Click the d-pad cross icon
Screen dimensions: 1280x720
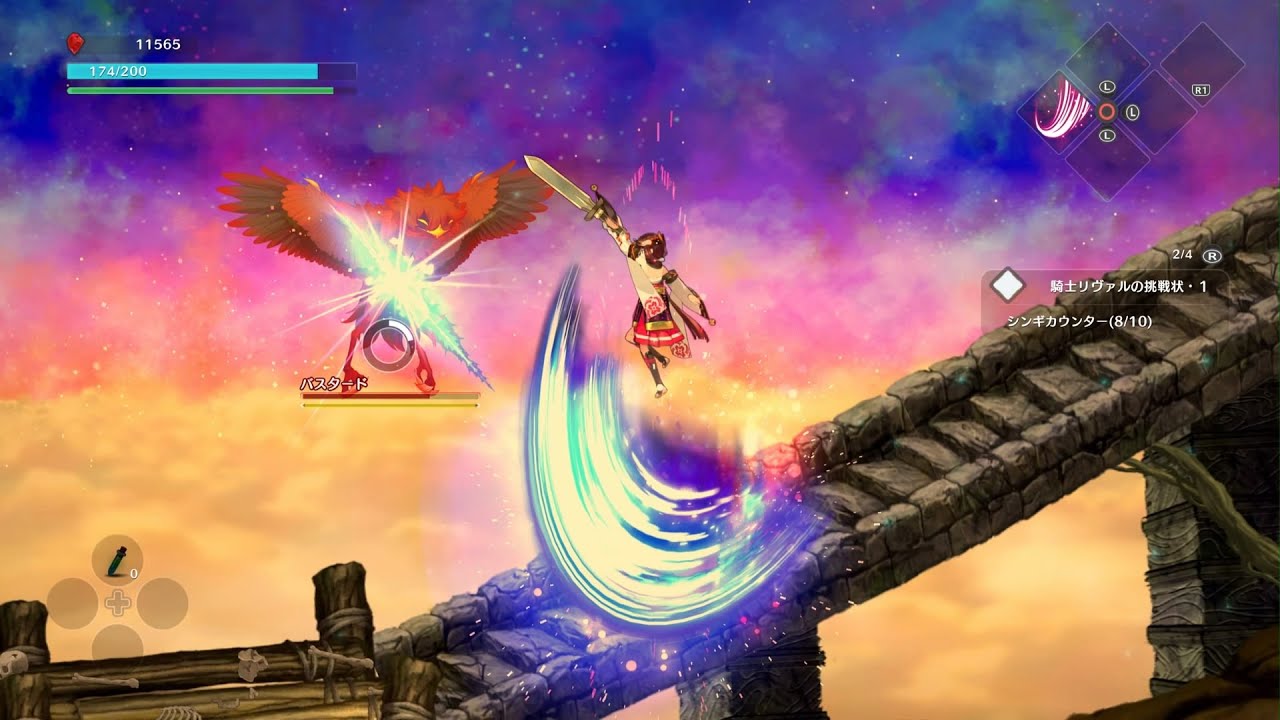(x=117, y=601)
